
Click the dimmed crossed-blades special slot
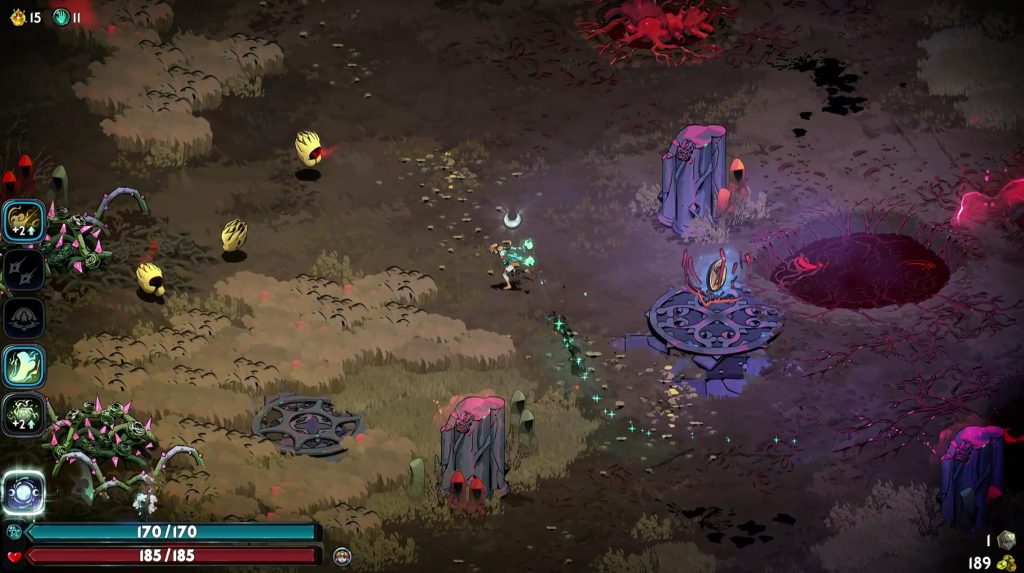pos(23,269)
